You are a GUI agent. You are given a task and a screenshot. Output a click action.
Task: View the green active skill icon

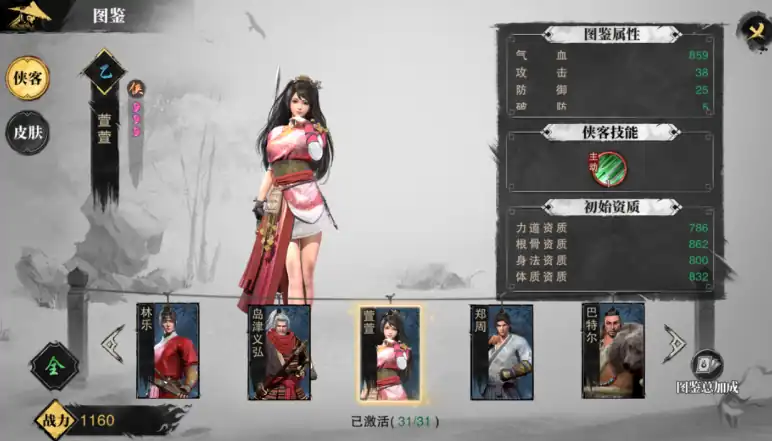coord(606,167)
